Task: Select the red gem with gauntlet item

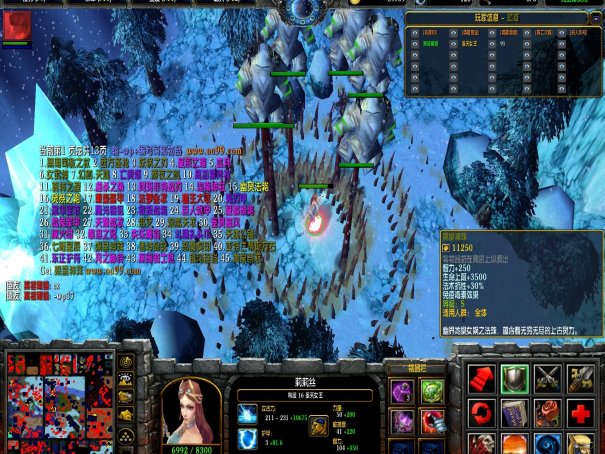Action: [x=432, y=420]
